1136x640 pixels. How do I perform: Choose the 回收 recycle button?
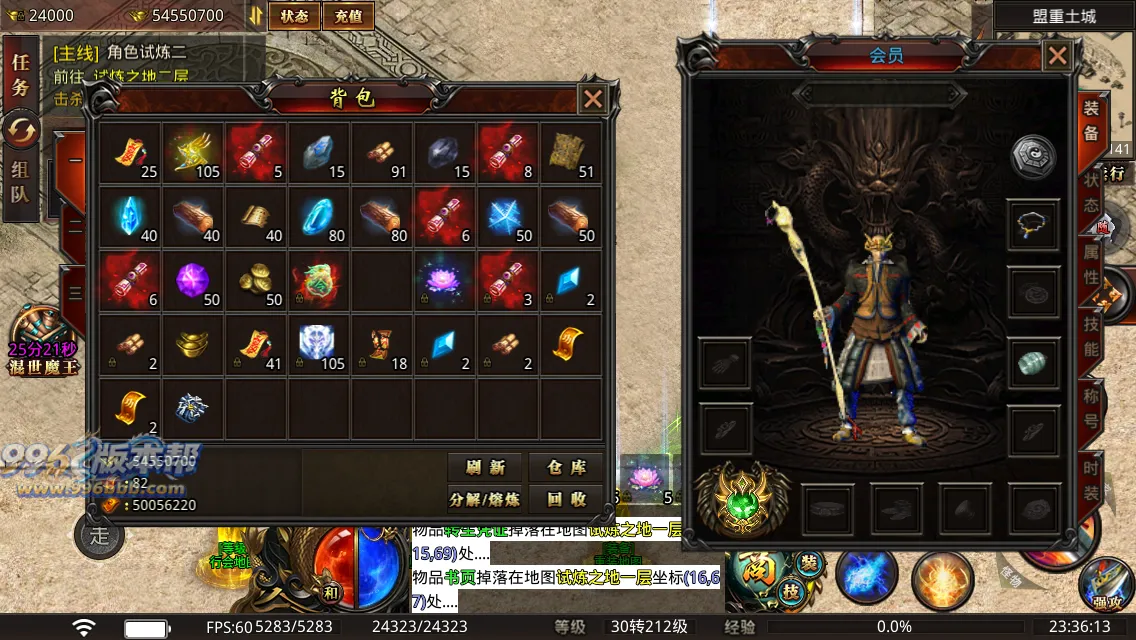click(x=566, y=498)
